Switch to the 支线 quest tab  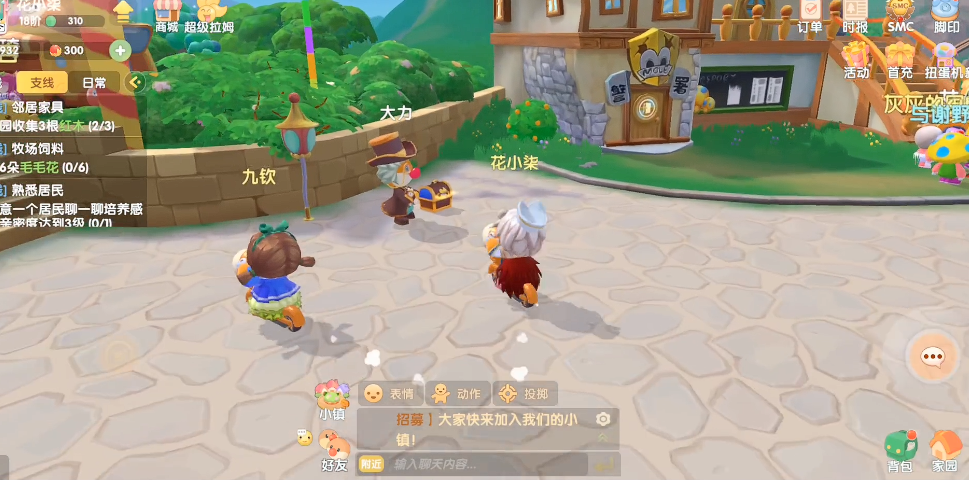pos(42,83)
